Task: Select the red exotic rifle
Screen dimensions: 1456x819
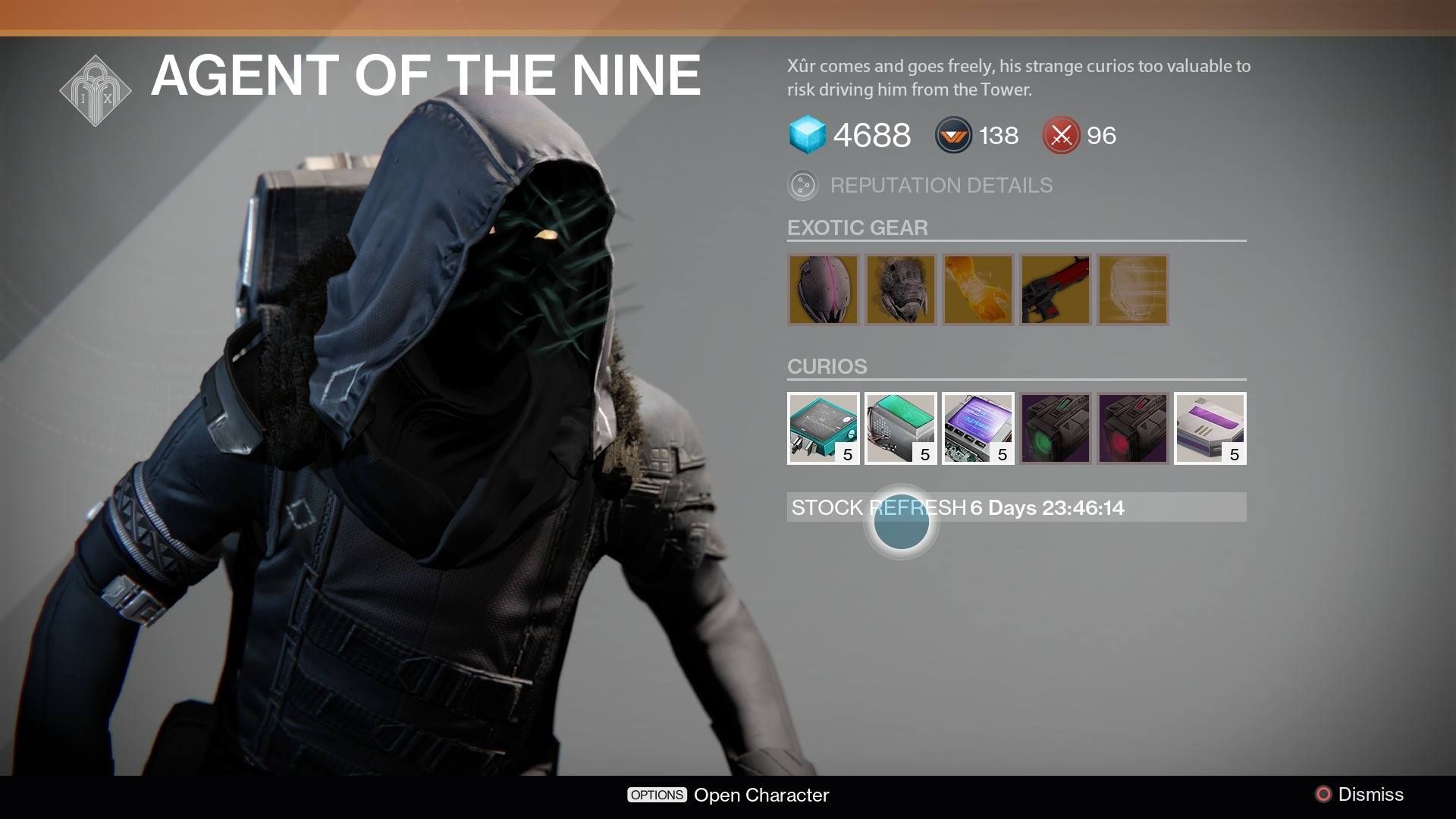Action: [x=1056, y=290]
